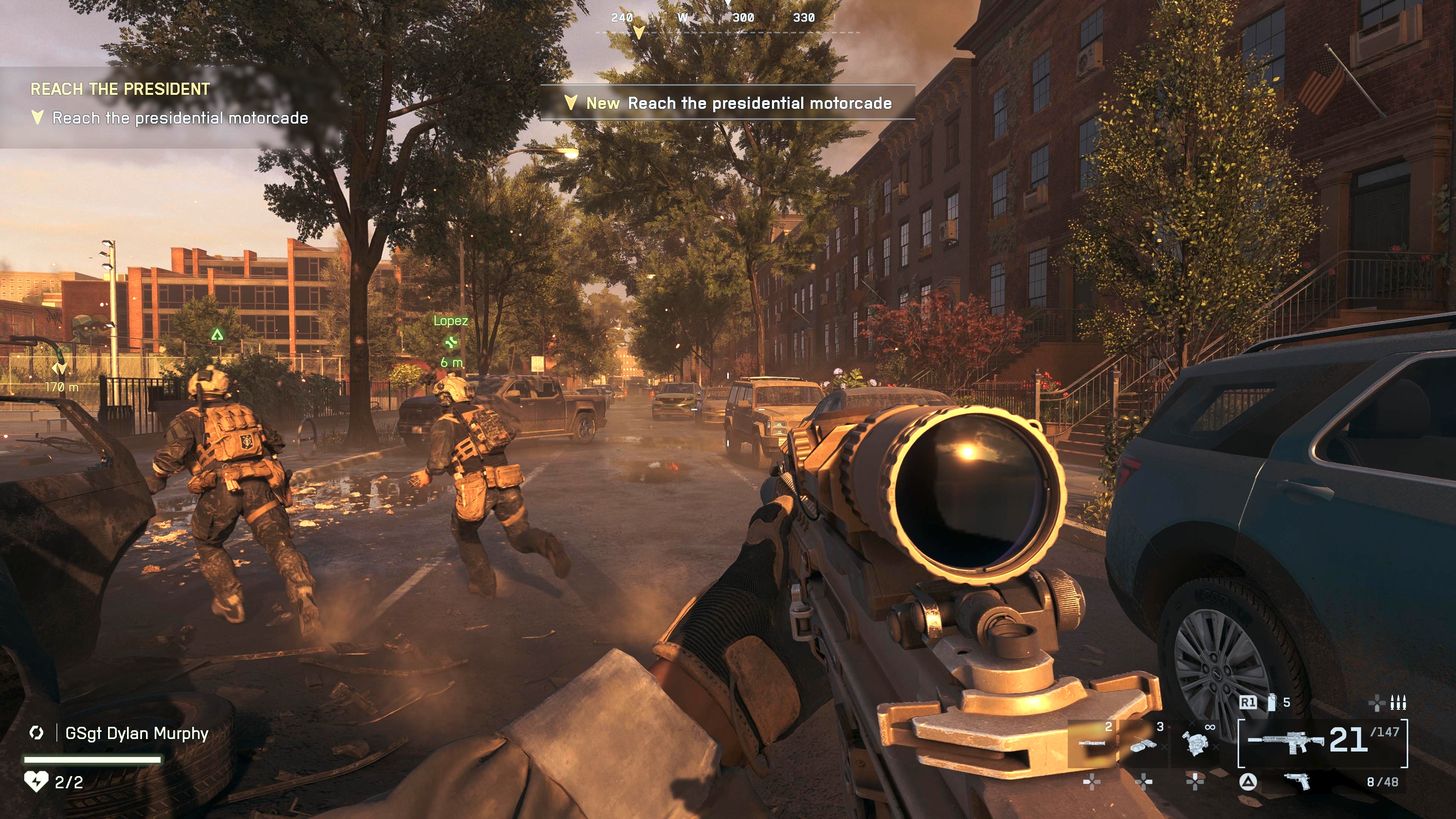Image resolution: width=1456 pixels, height=819 pixels.
Task: Click the heart armor plate icon
Action: pyautogui.click(x=36, y=782)
